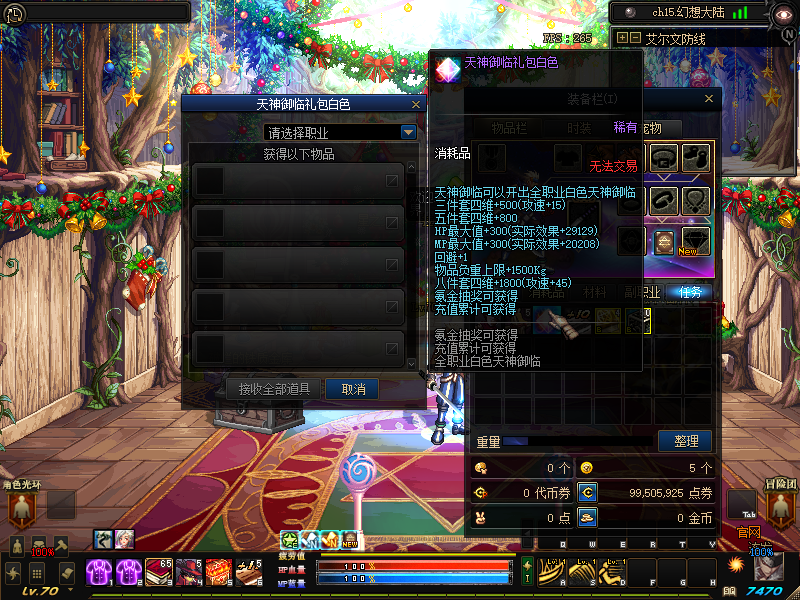This screenshot has width=800, height=600.
Task: Sort inventory with the 整理 button
Action: pos(685,441)
